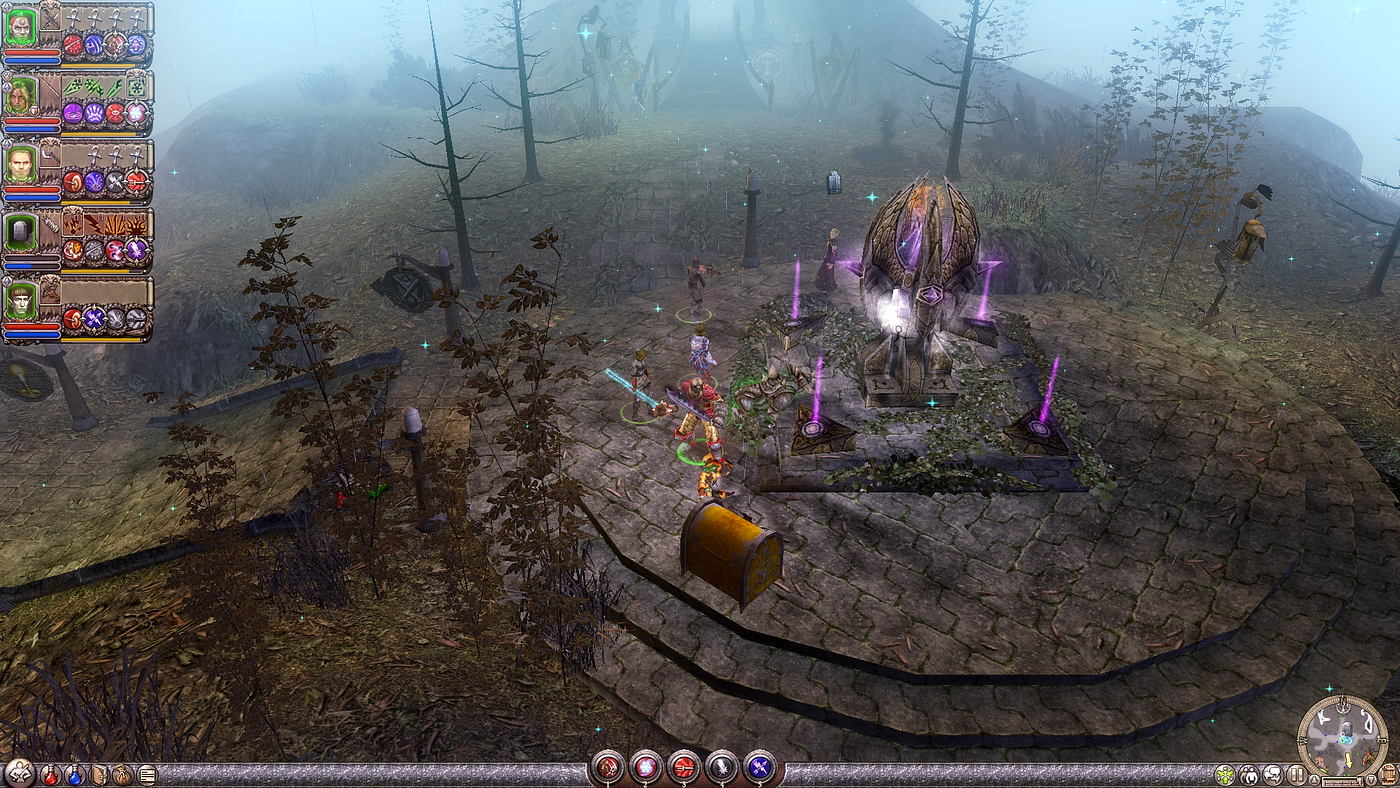Open the chat speech-bubbles button
1400x788 pixels.
1272,774
